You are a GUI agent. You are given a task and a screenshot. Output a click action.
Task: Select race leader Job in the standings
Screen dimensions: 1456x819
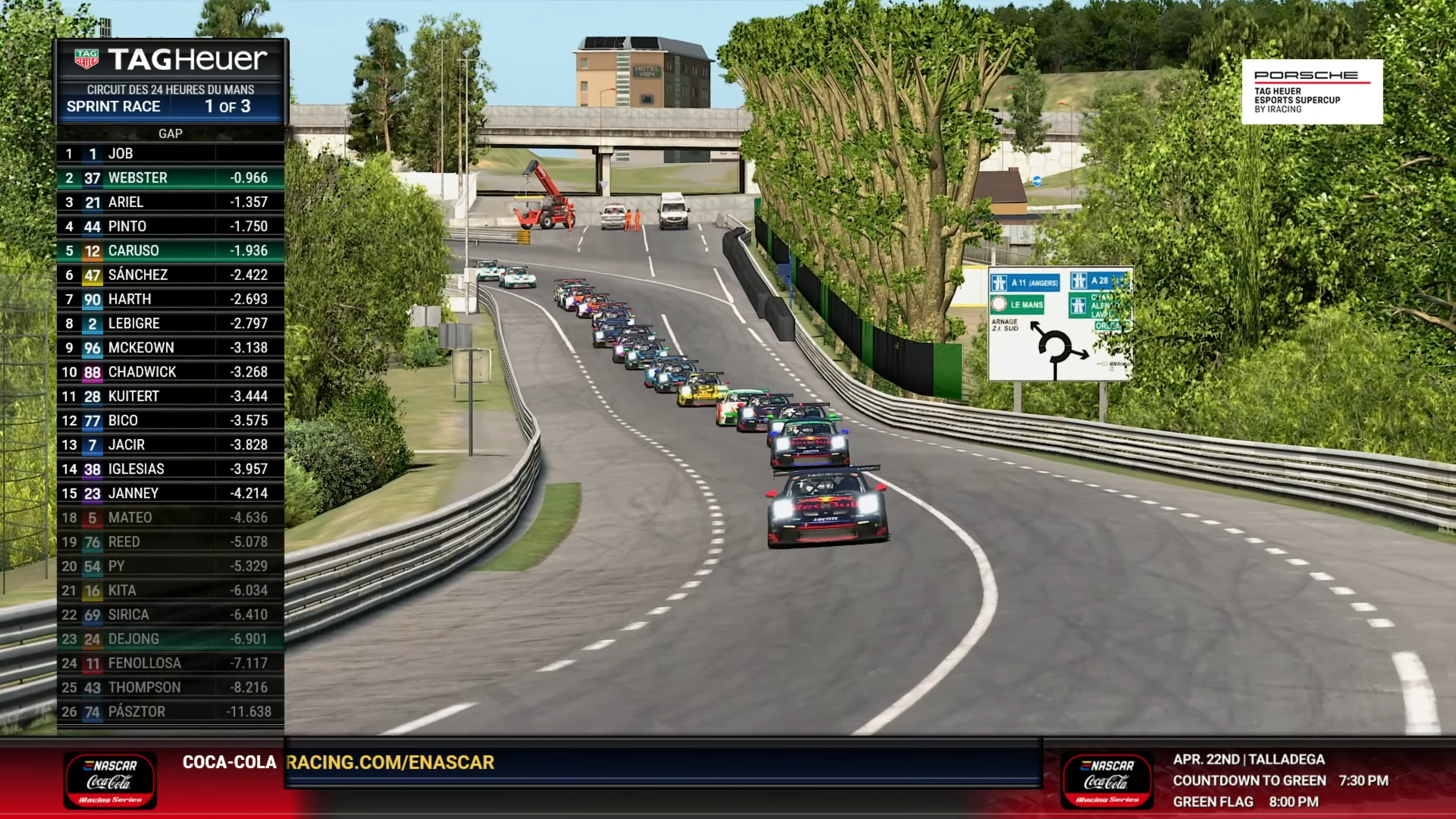coord(170,154)
